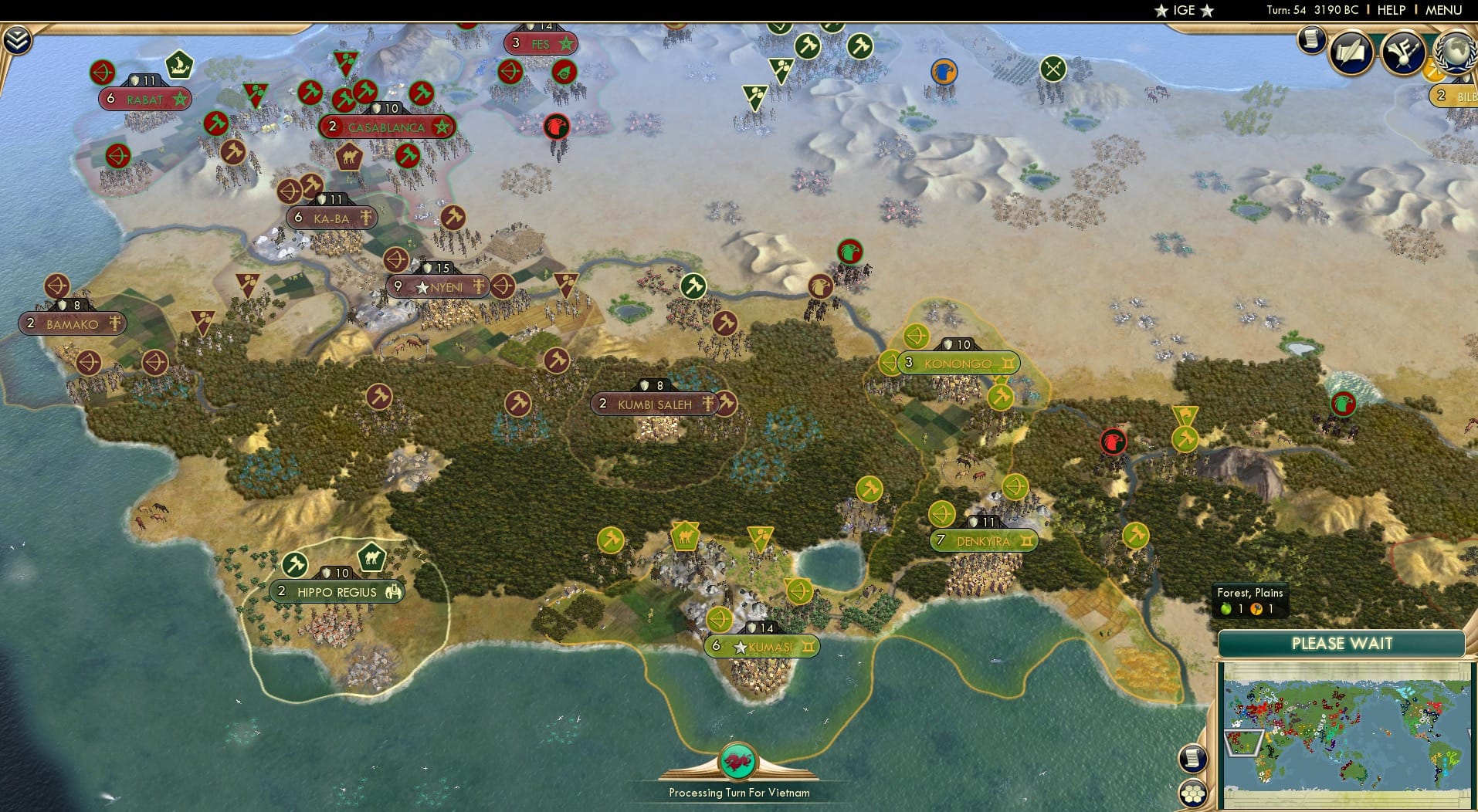Image resolution: width=1478 pixels, height=812 pixels.
Task: Open the notifications scroll icon near top right
Action: (x=1310, y=40)
